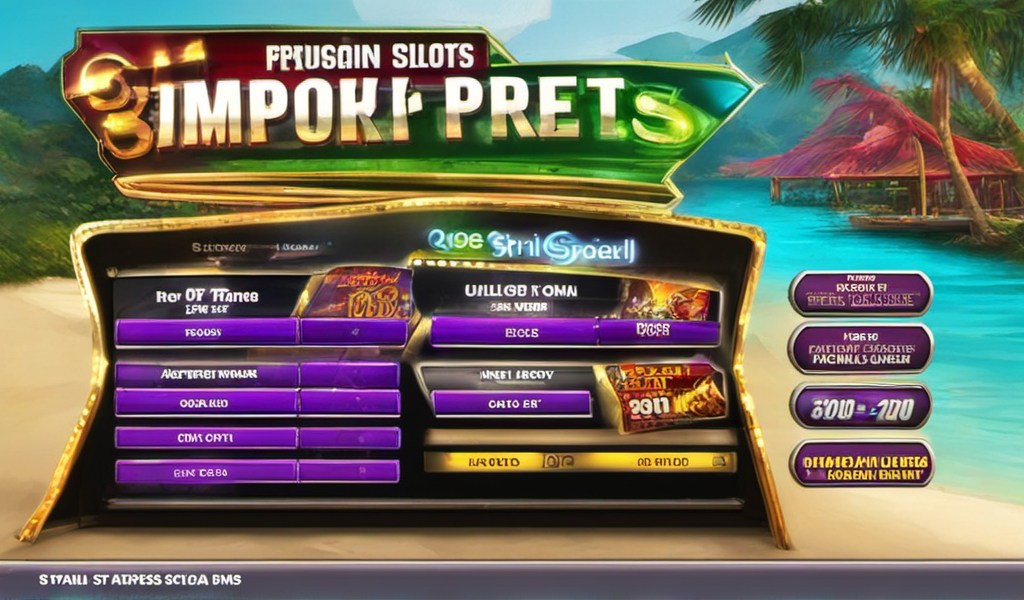Select the oval button showing large white numbers
This screenshot has width=1024, height=600.
click(861, 406)
